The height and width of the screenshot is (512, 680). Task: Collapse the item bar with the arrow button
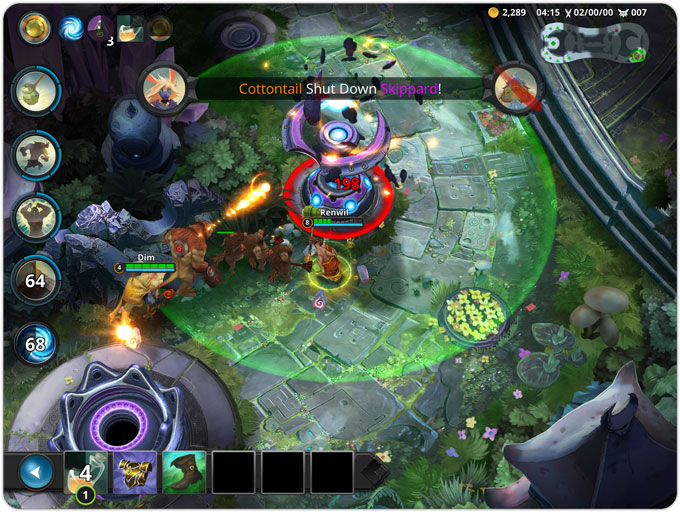pyautogui.click(x=36, y=472)
